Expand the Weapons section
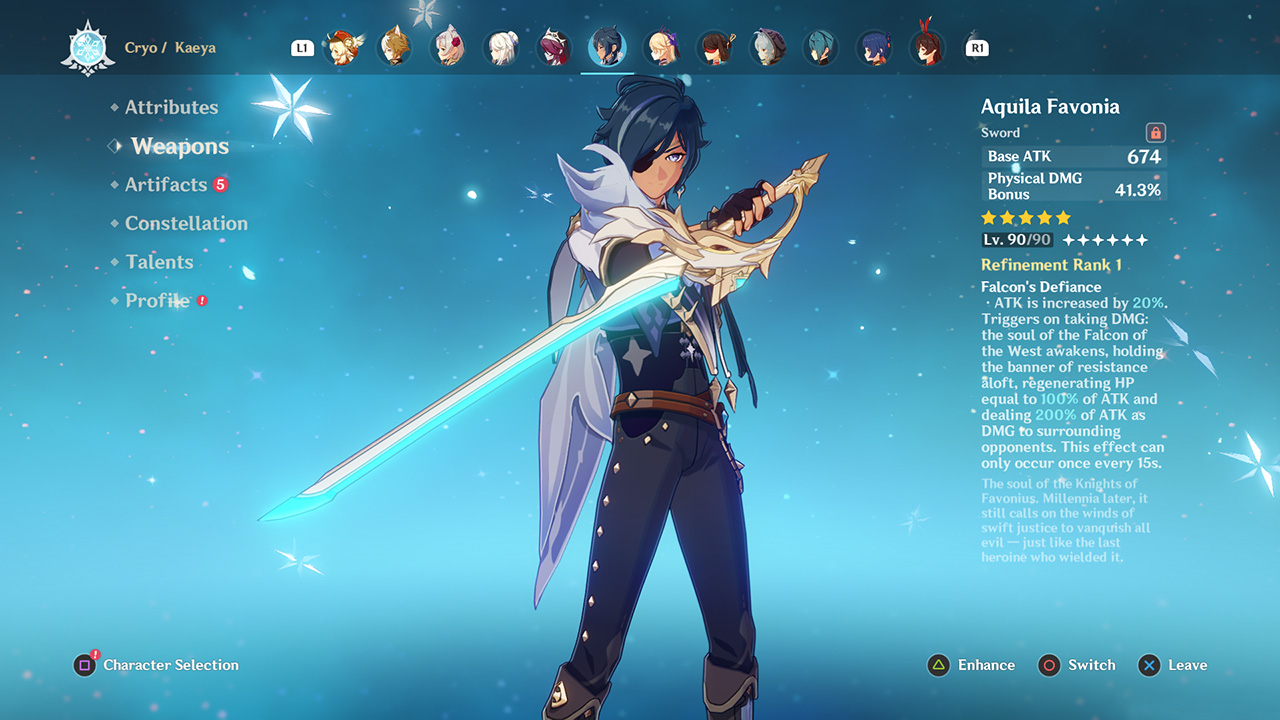The height and width of the screenshot is (720, 1280). [177, 146]
